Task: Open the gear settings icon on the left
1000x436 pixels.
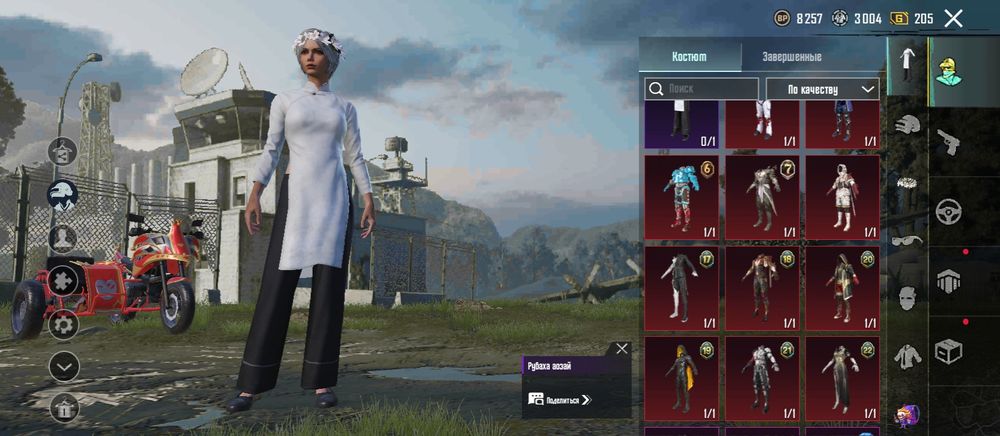Action: click(64, 324)
